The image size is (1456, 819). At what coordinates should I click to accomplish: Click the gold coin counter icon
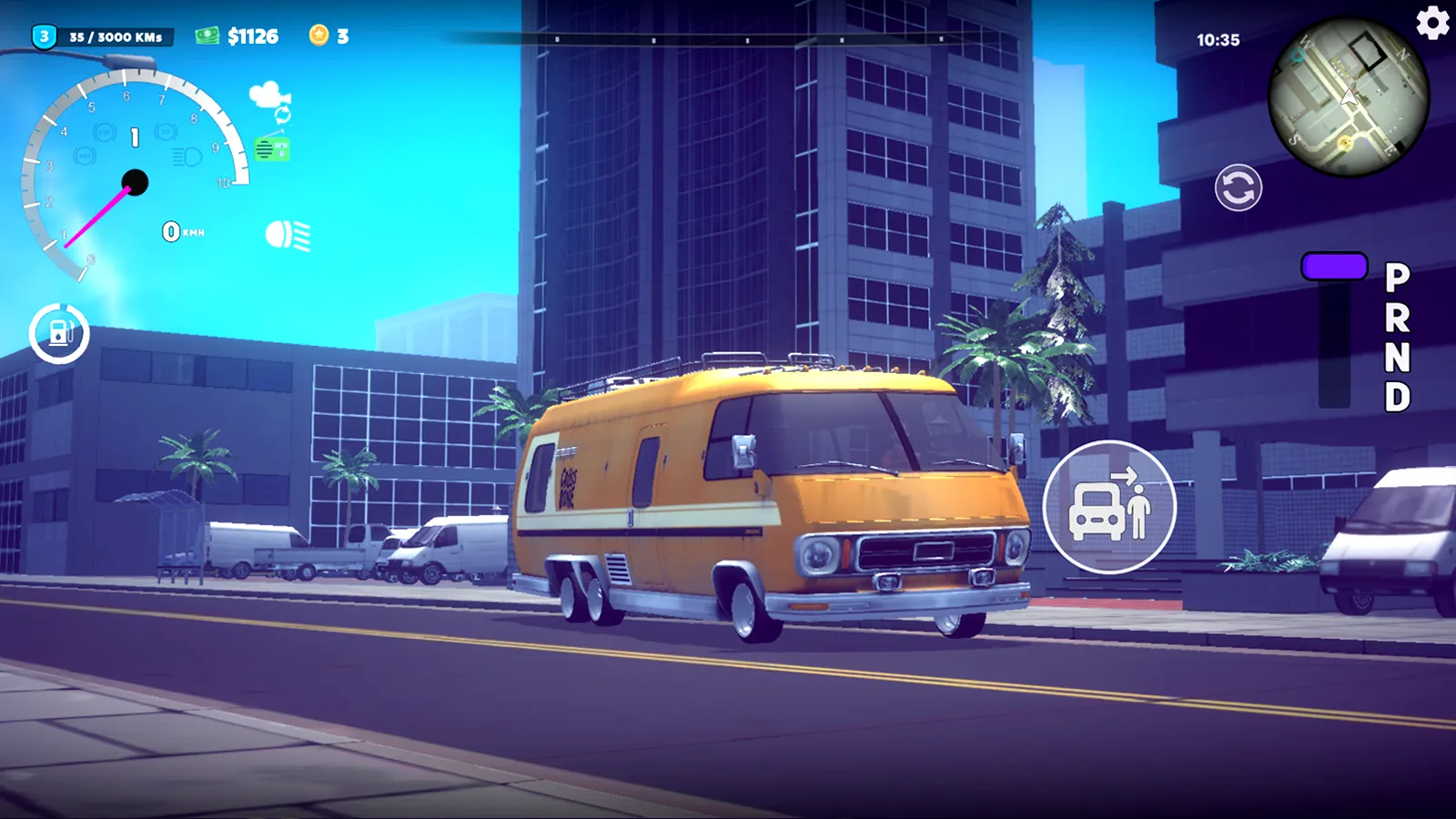click(x=318, y=36)
